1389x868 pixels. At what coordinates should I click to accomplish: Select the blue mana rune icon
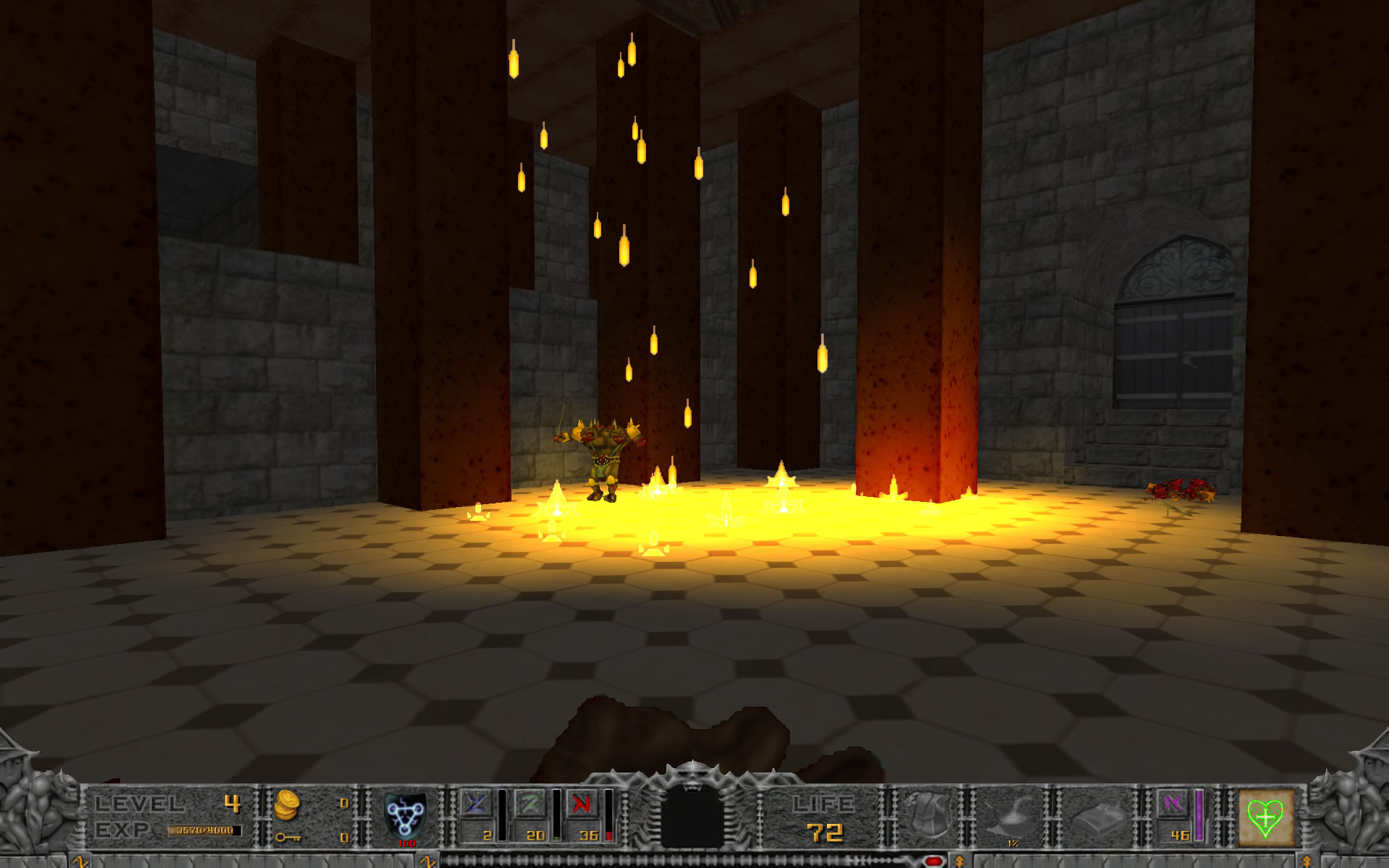point(477,804)
